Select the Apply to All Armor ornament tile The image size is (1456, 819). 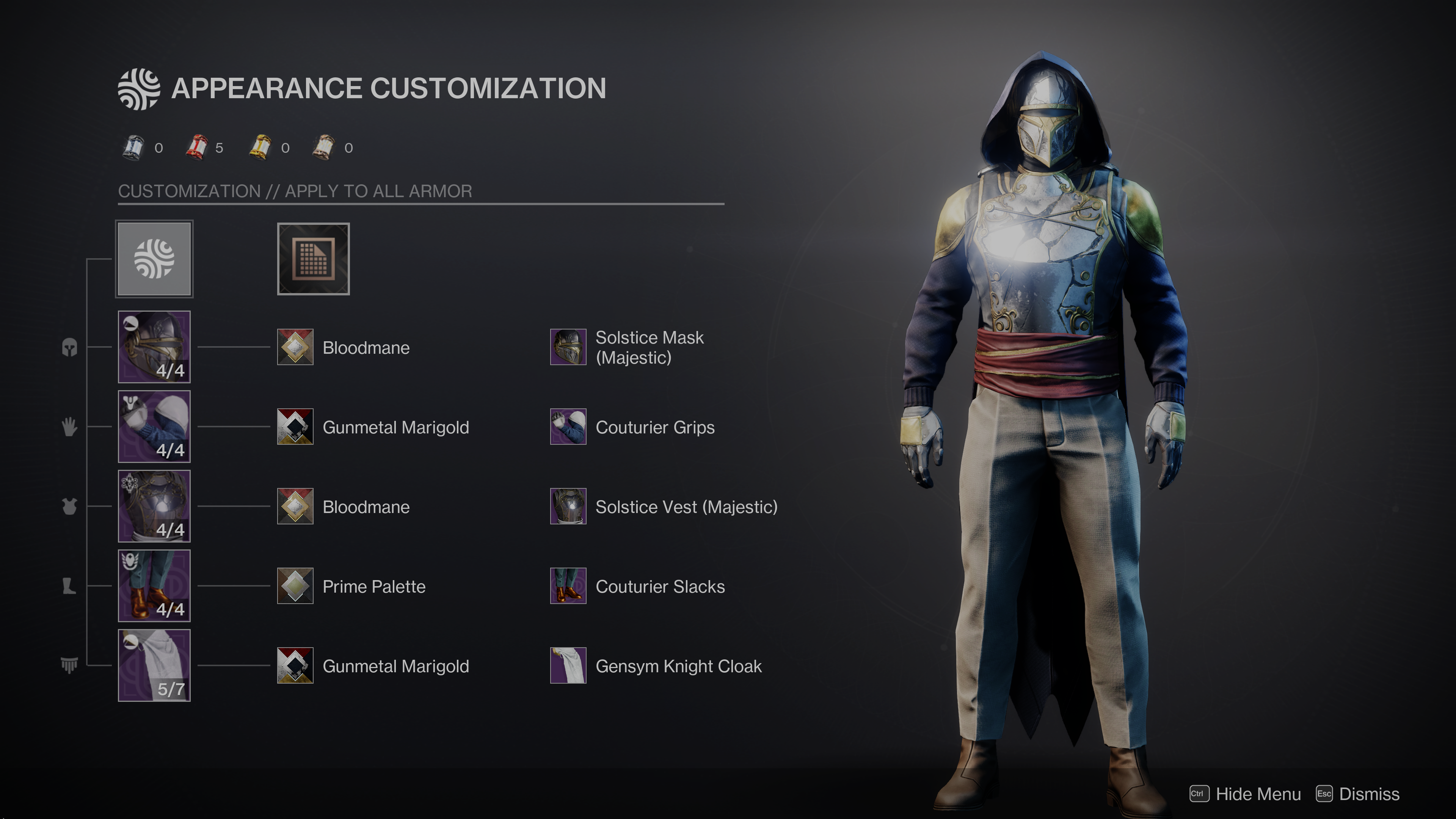point(154,259)
